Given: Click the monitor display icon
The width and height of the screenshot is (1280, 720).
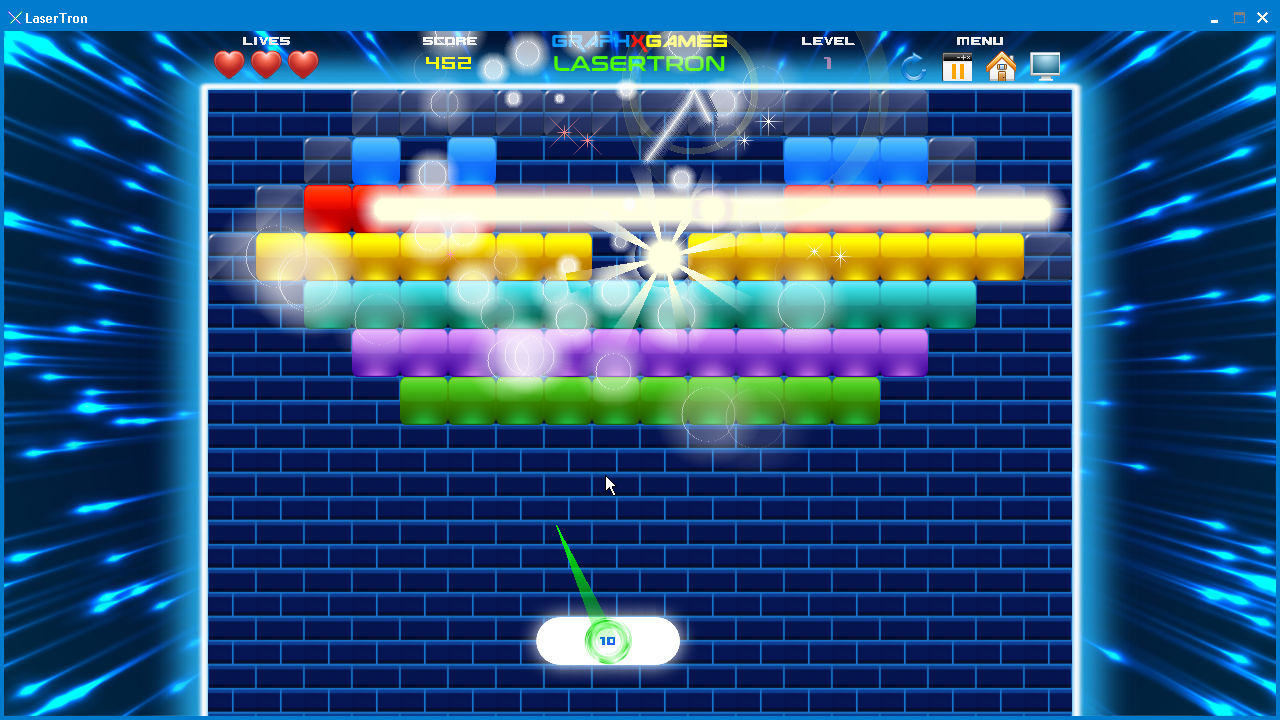Looking at the screenshot, I should [x=1045, y=67].
